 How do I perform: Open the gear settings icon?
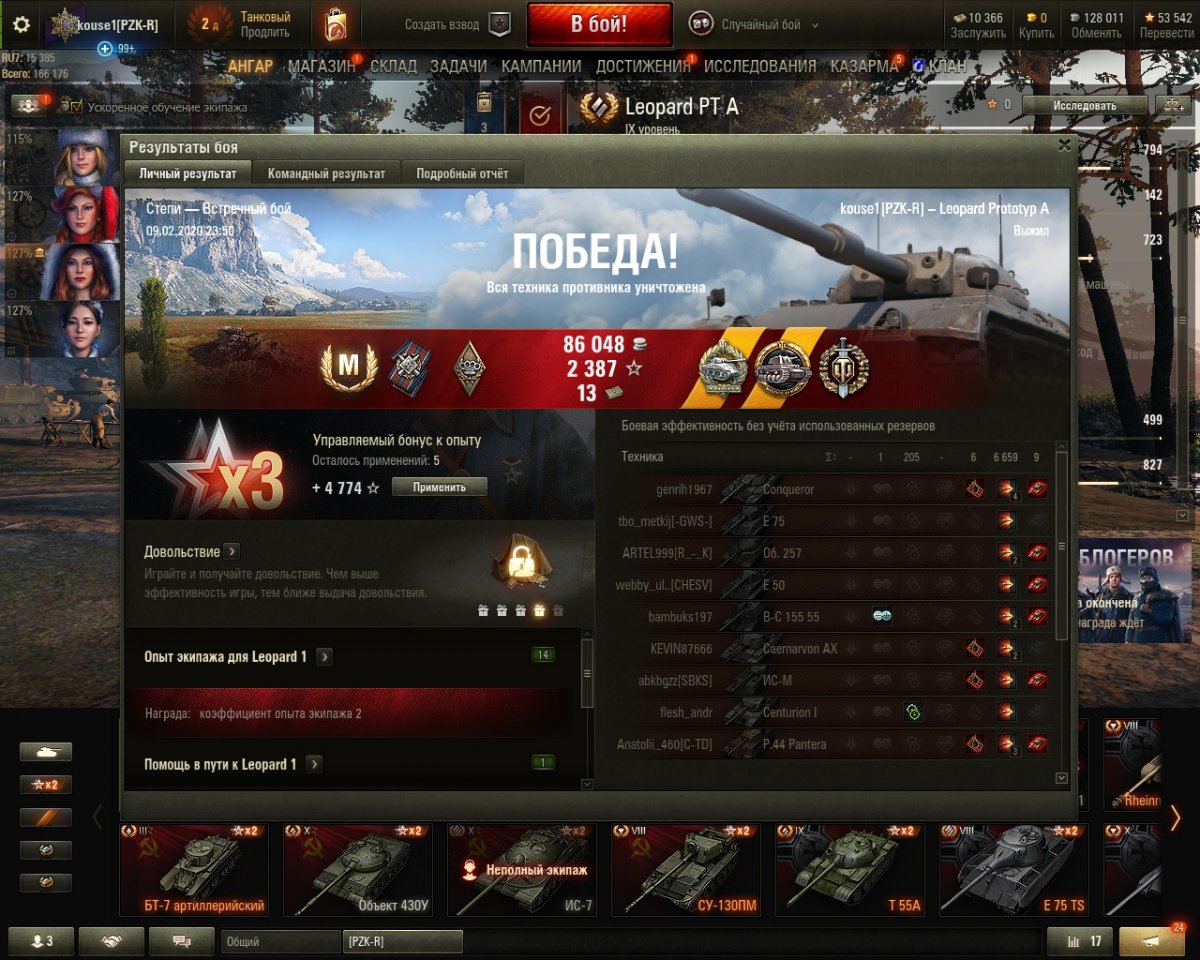(x=21, y=25)
